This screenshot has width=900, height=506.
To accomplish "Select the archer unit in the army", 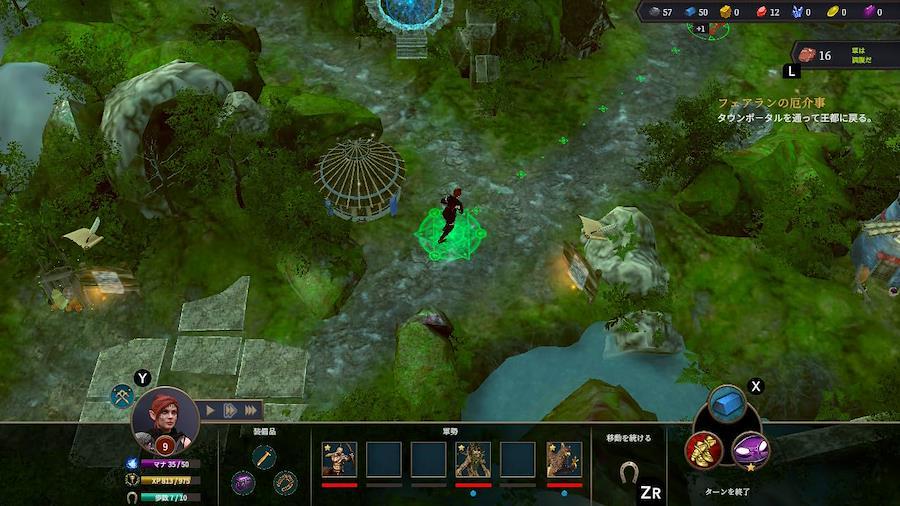I will pyautogui.click(x=339, y=459).
